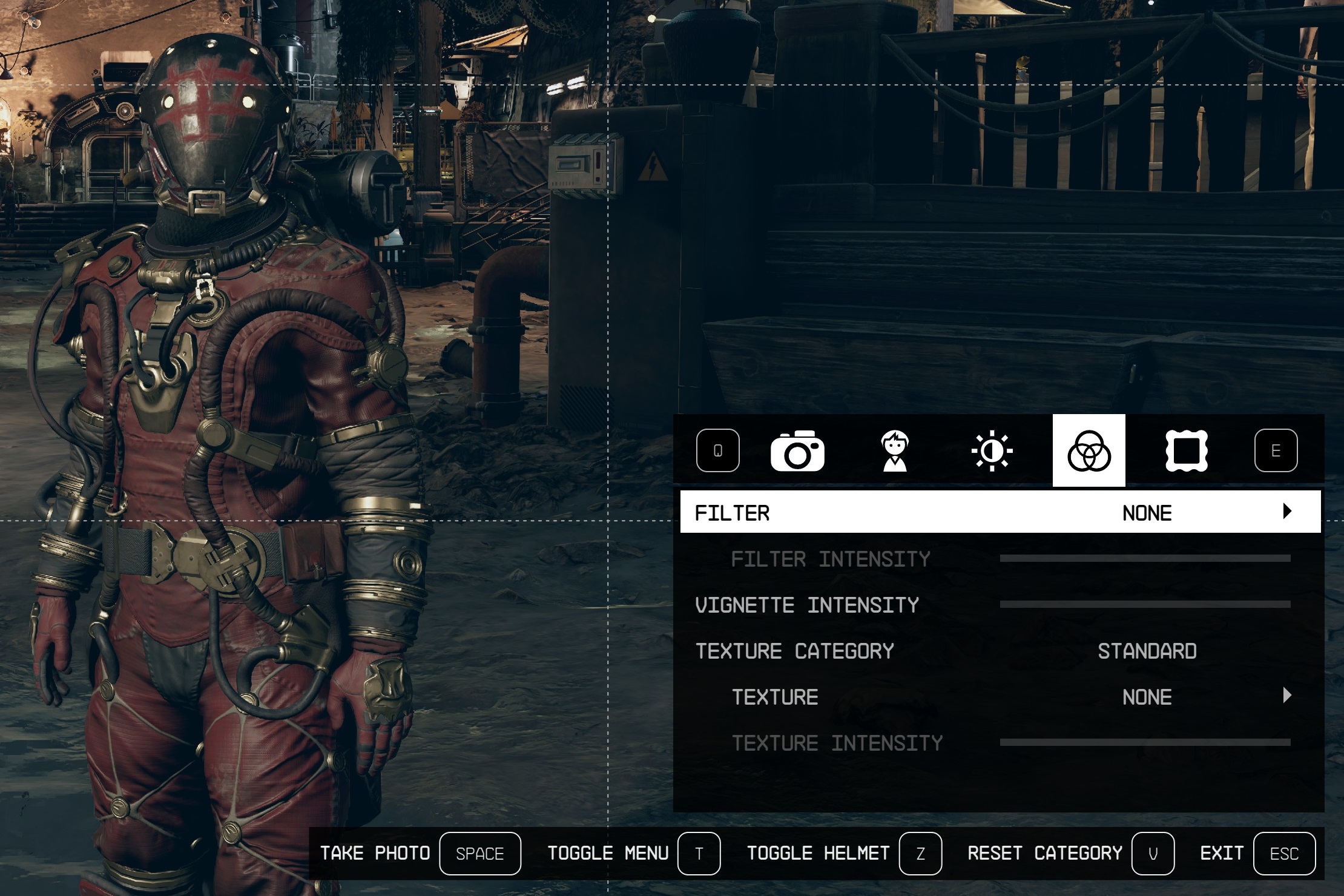This screenshot has height=896, width=1344.
Task: Advance Texture to the next option
Action: coord(1287,696)
